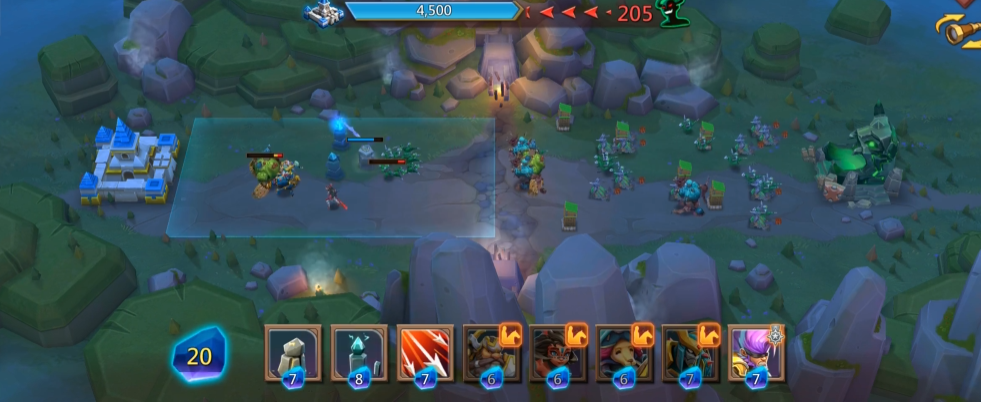Image resolution: width=981 pixels, height=402 pixels.
Task: Deploy the purple-haired hero card
Action: [x=756, y=353]
